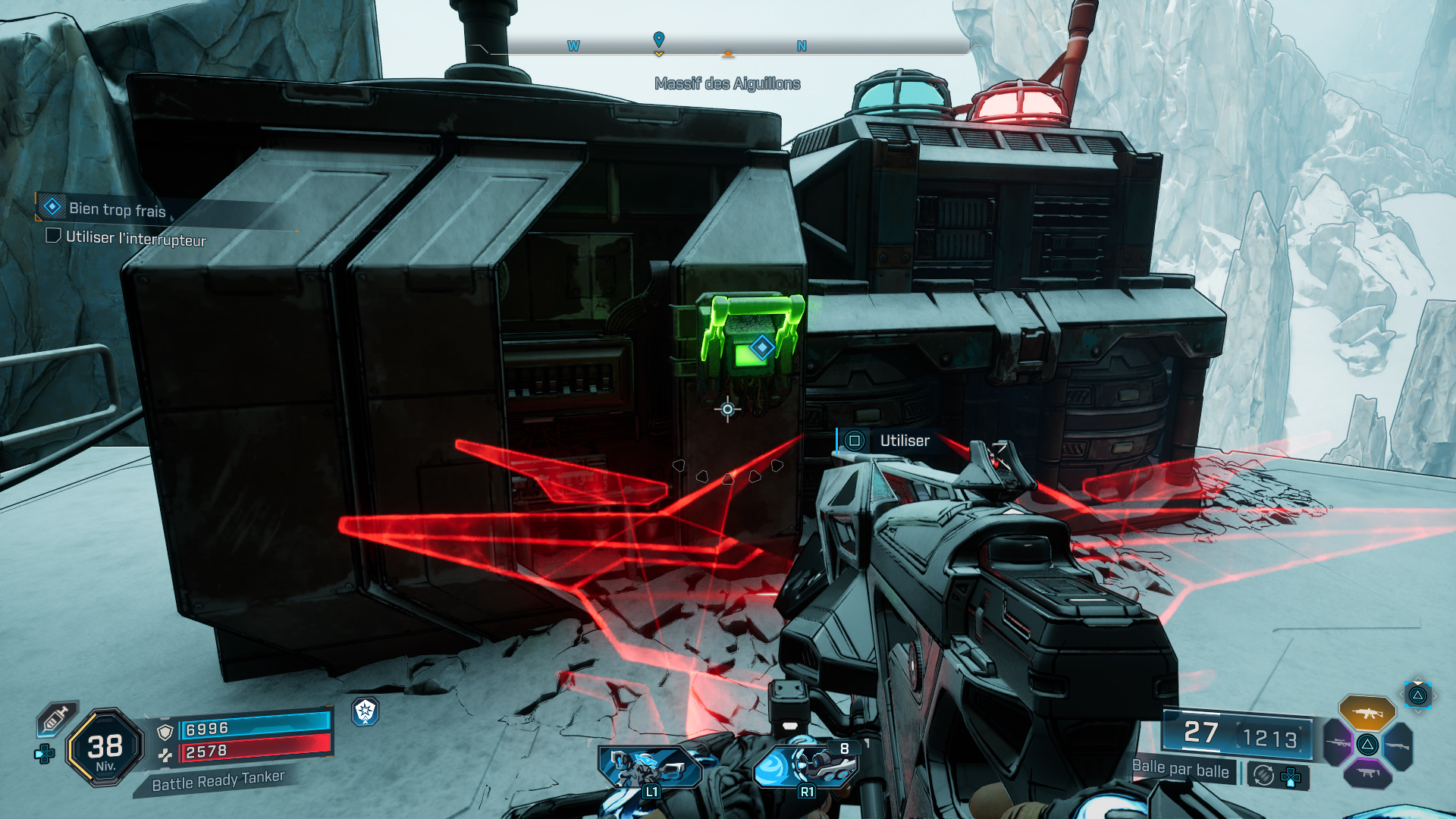Click the blue waypoint pin on the compass
Screen dimensions: 1456x819
point(659,39)
